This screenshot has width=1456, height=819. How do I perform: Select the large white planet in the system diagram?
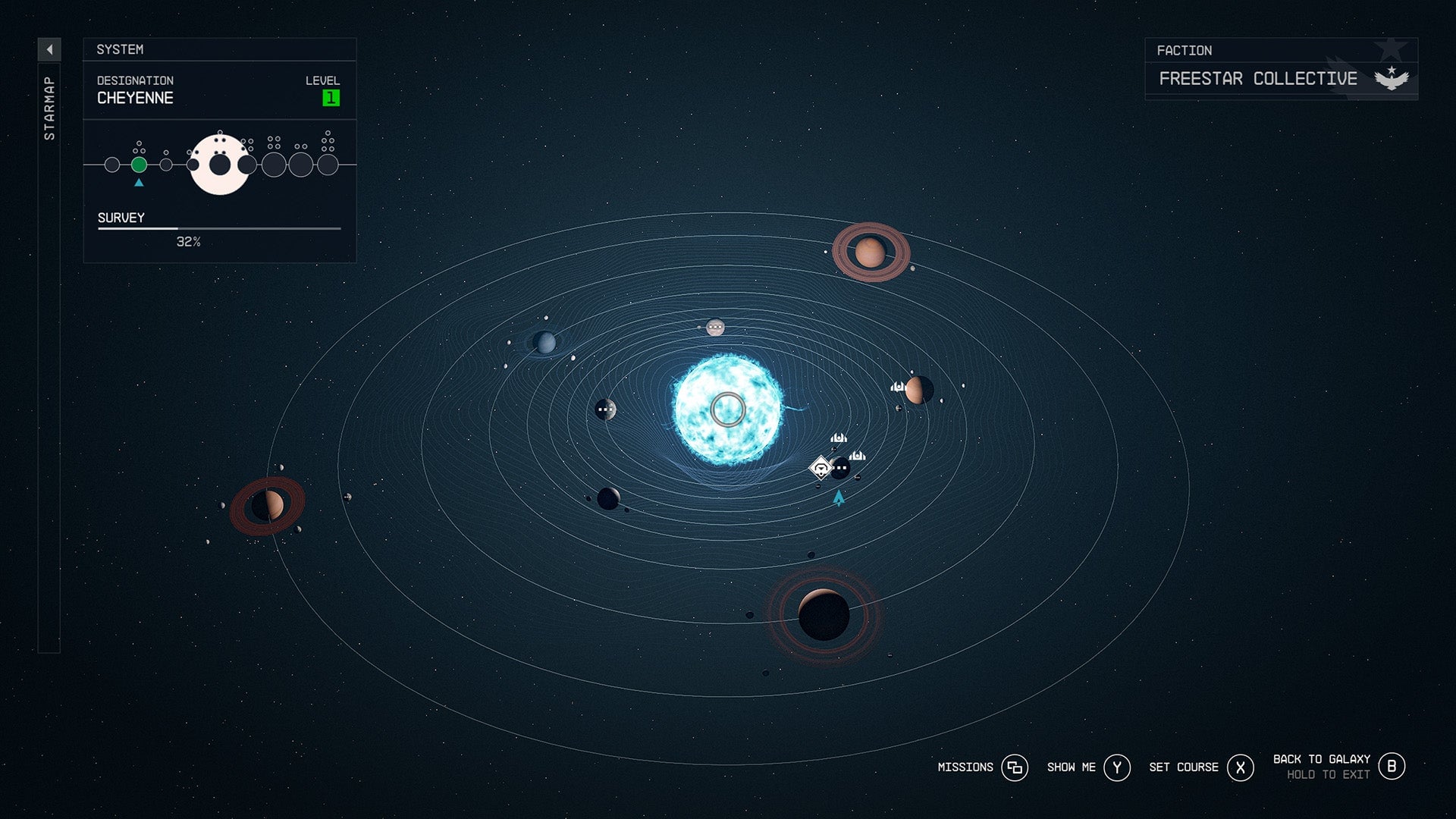coord(220,164)
